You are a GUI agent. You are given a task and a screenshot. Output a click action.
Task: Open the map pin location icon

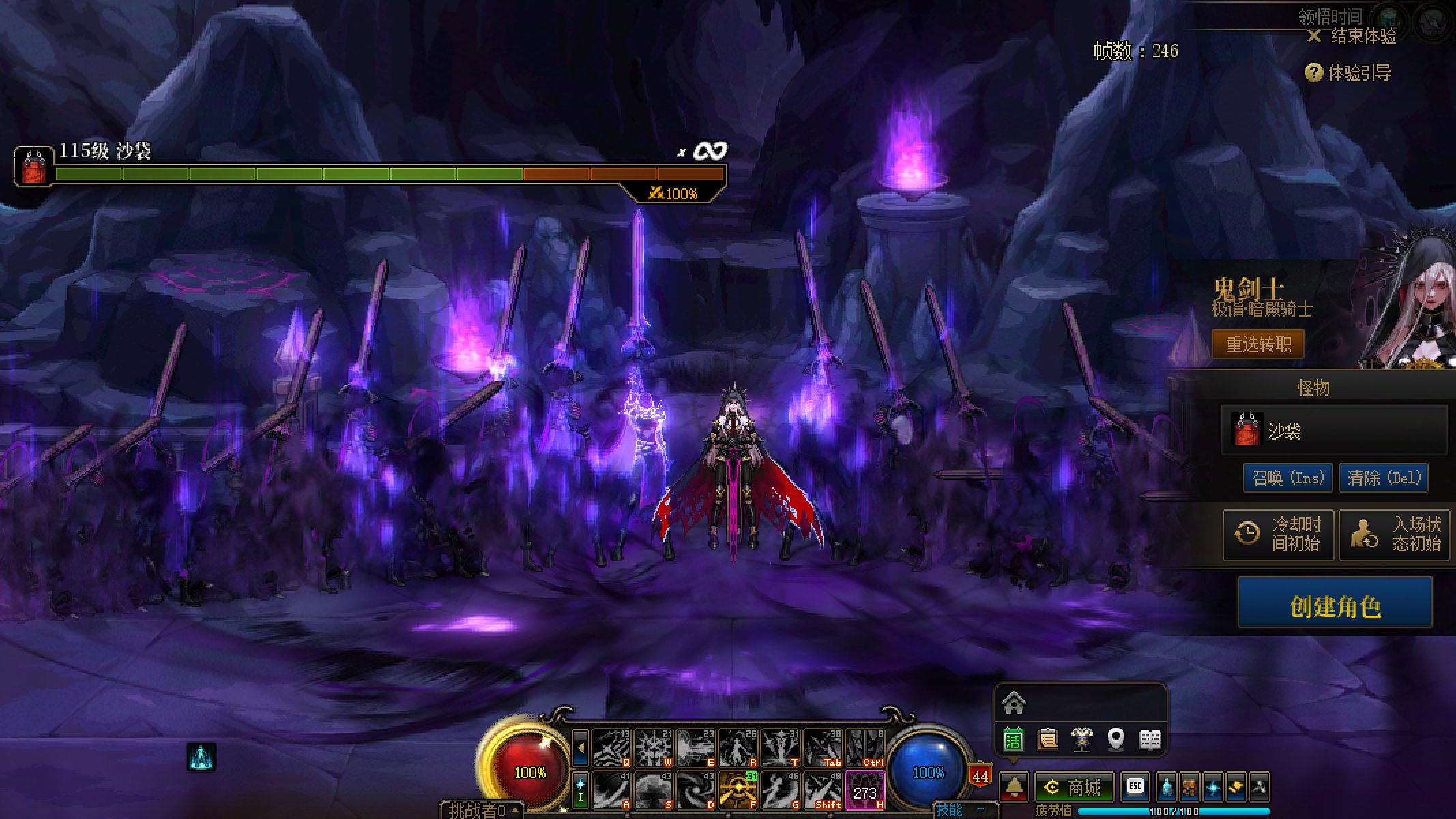click(x=1116, y=739)
